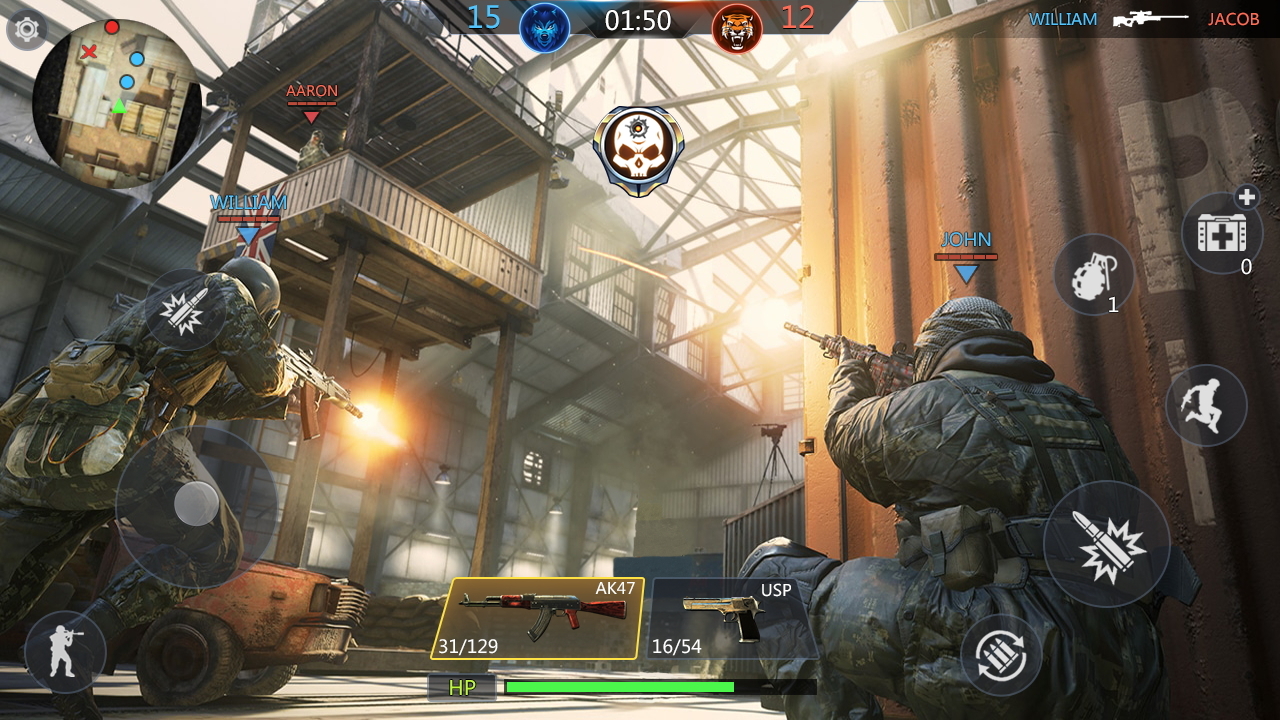Switch to the USP pistol slot
1280x720 pixels.
[731, 618]
